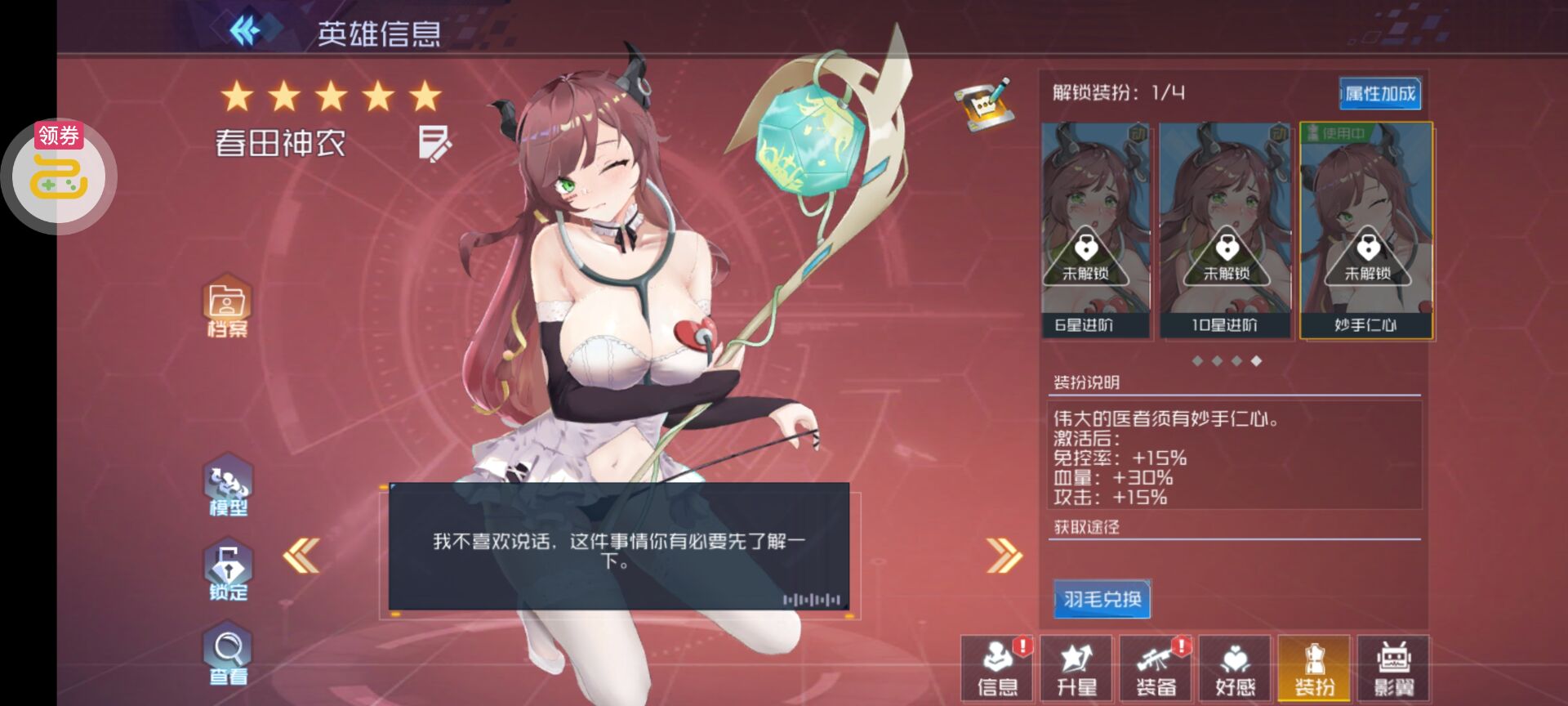Screen dimensions: 1568x706
Task: Select the 6星进阶 costume thumbnail
Action: coord(1098,229)
